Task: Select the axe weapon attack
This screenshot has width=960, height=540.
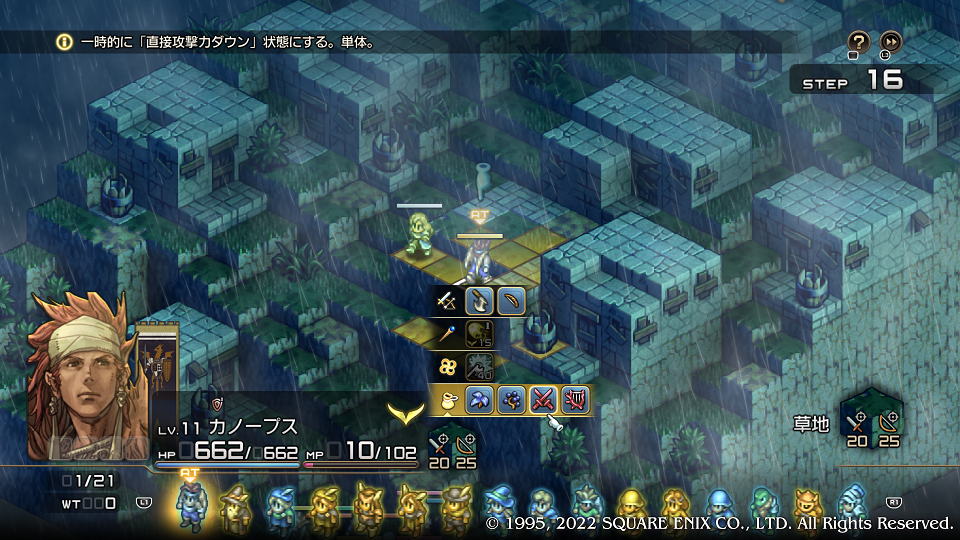Action: tap(480, 300)
